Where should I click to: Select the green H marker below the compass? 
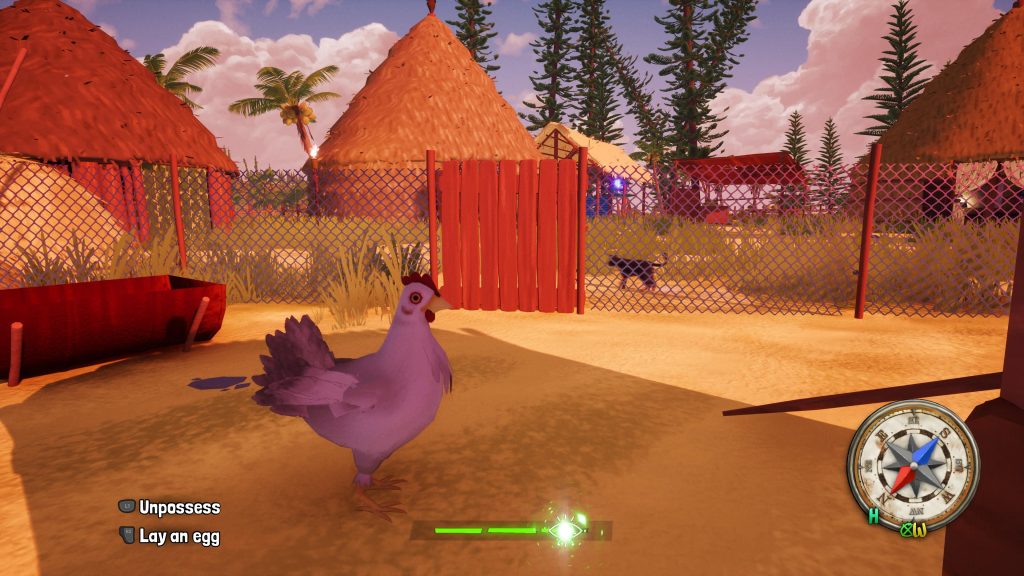tap(873, 517)
